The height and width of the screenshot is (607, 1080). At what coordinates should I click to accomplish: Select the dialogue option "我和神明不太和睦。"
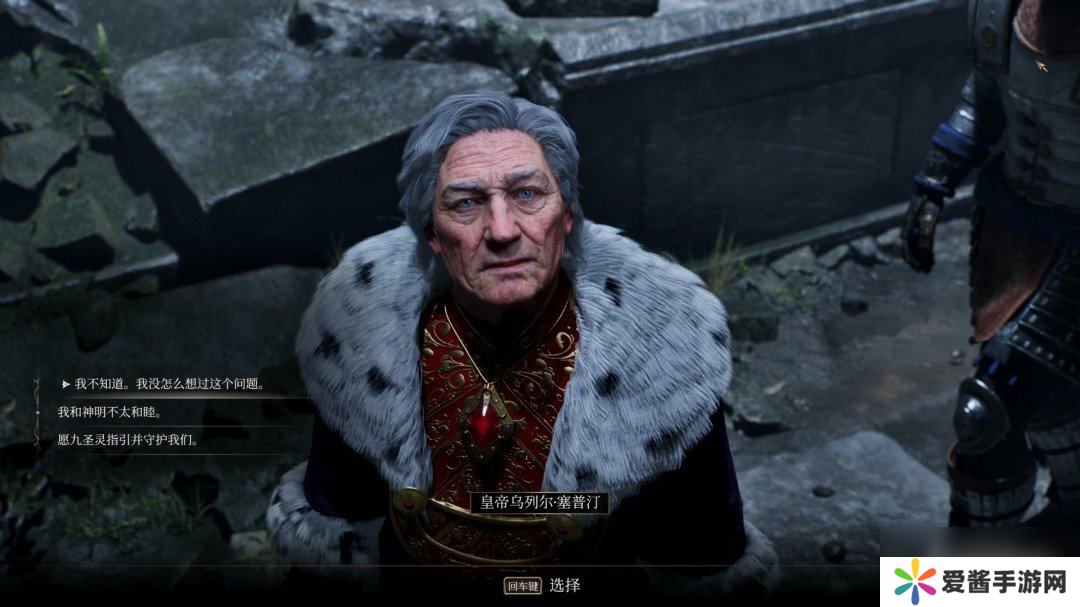point(110,412)
